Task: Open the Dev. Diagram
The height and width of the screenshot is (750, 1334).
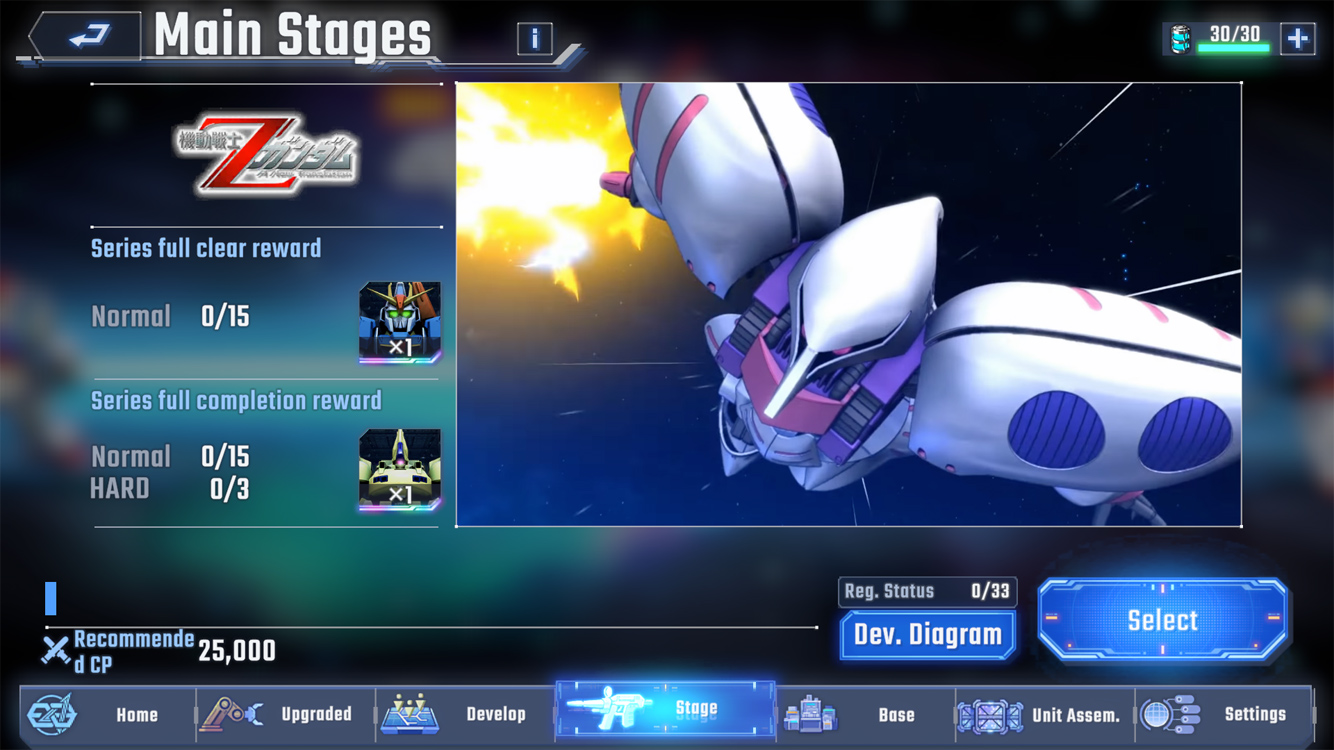Action: click(927, 635)
